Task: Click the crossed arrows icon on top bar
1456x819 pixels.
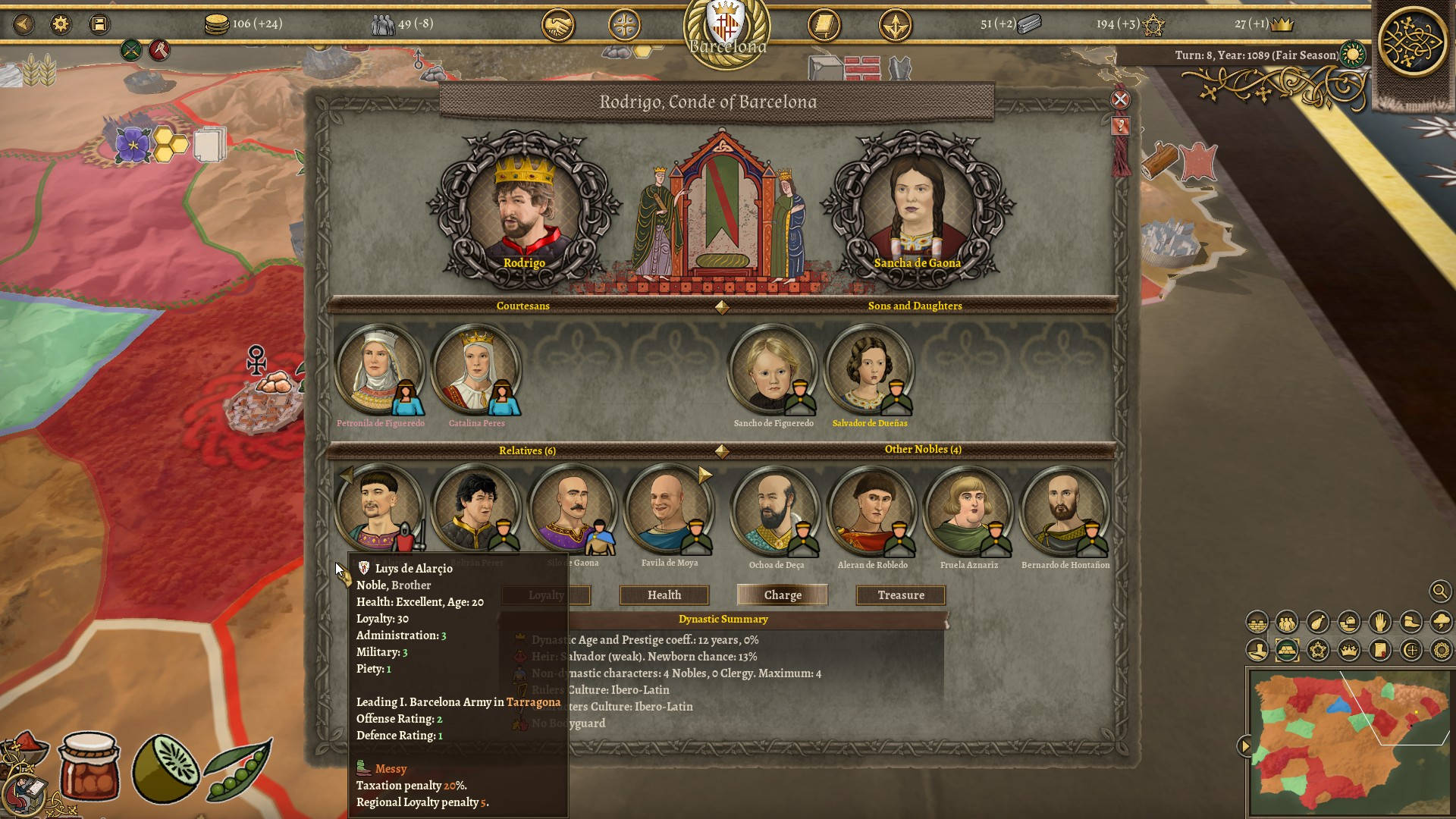Action: pyautogui.click(x=893, y=24)
